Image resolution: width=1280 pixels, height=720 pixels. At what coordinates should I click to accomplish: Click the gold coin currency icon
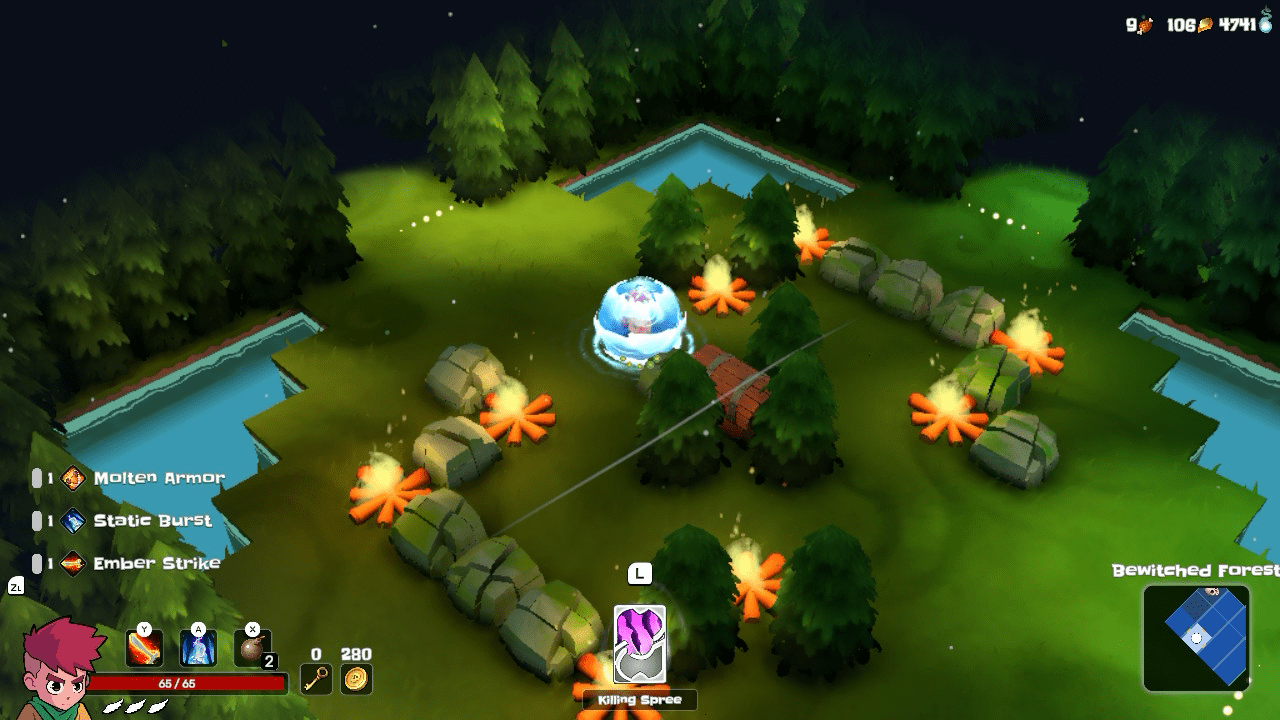tap(356, 679)
